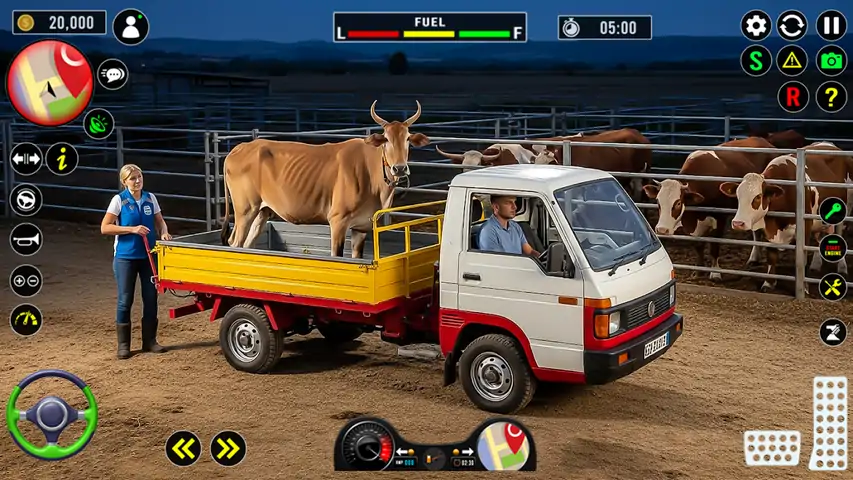Steer with the green steering wheel

pos(52,414)
